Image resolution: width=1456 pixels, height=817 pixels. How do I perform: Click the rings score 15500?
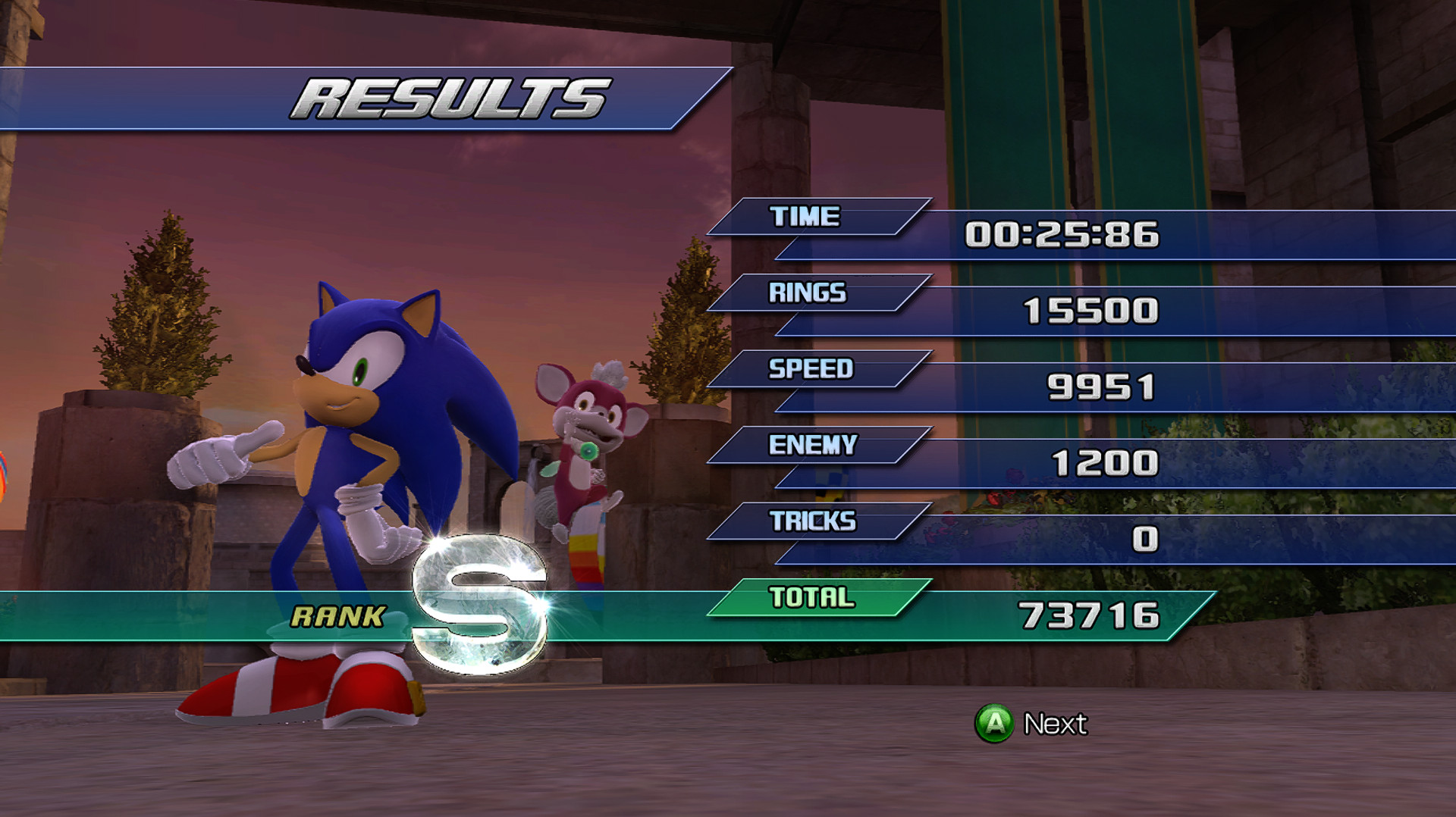click(1090, 311)
